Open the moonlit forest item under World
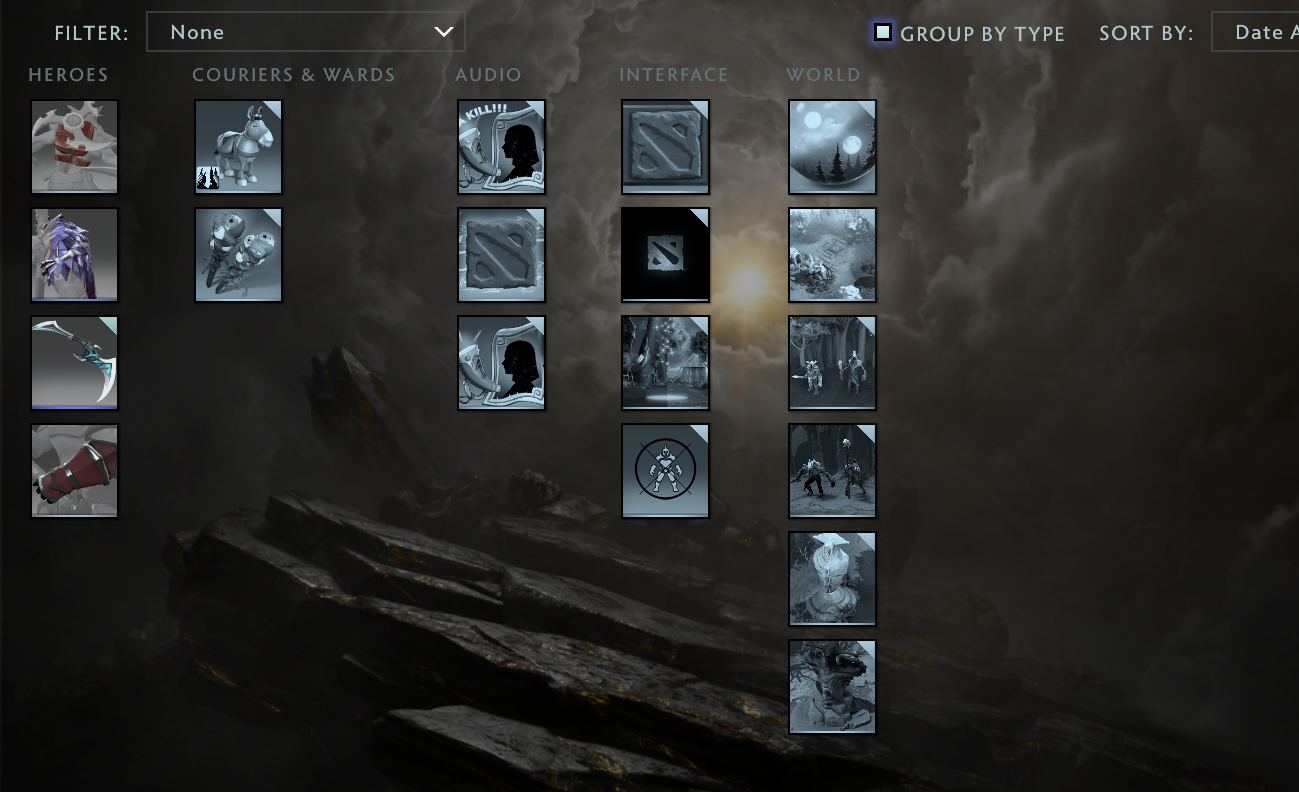 (832, 146)
